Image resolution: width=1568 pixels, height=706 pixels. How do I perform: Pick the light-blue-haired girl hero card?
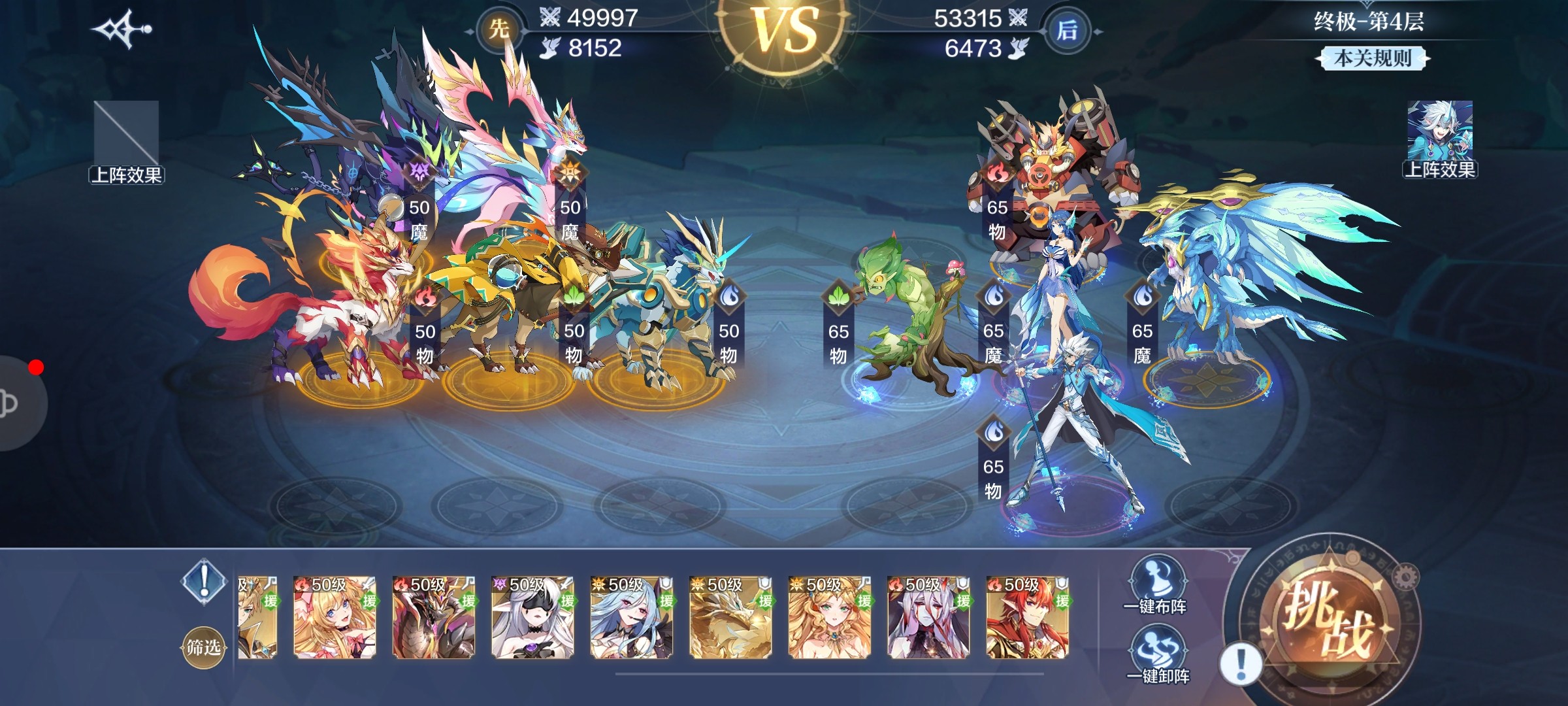632,618
